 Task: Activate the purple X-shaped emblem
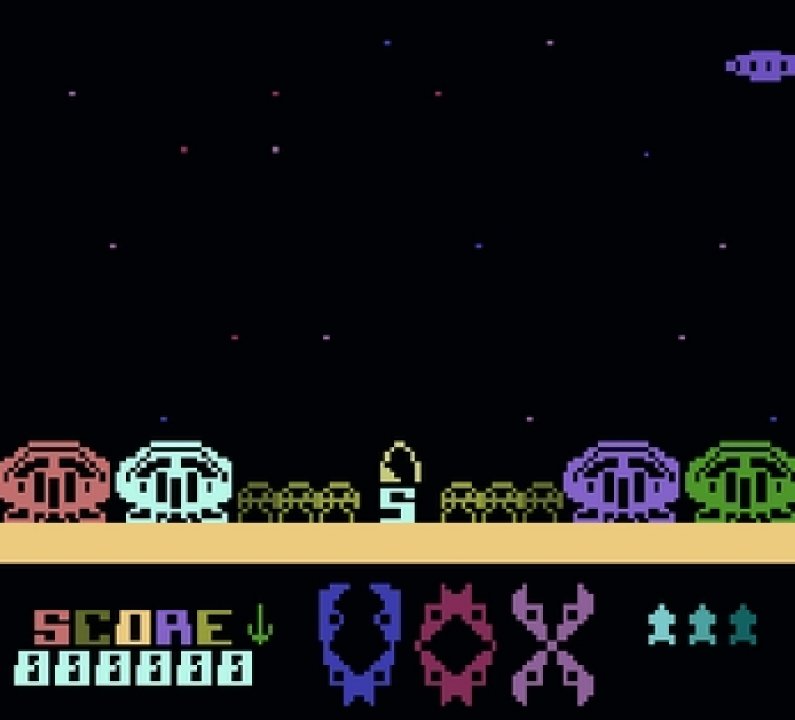552,643
